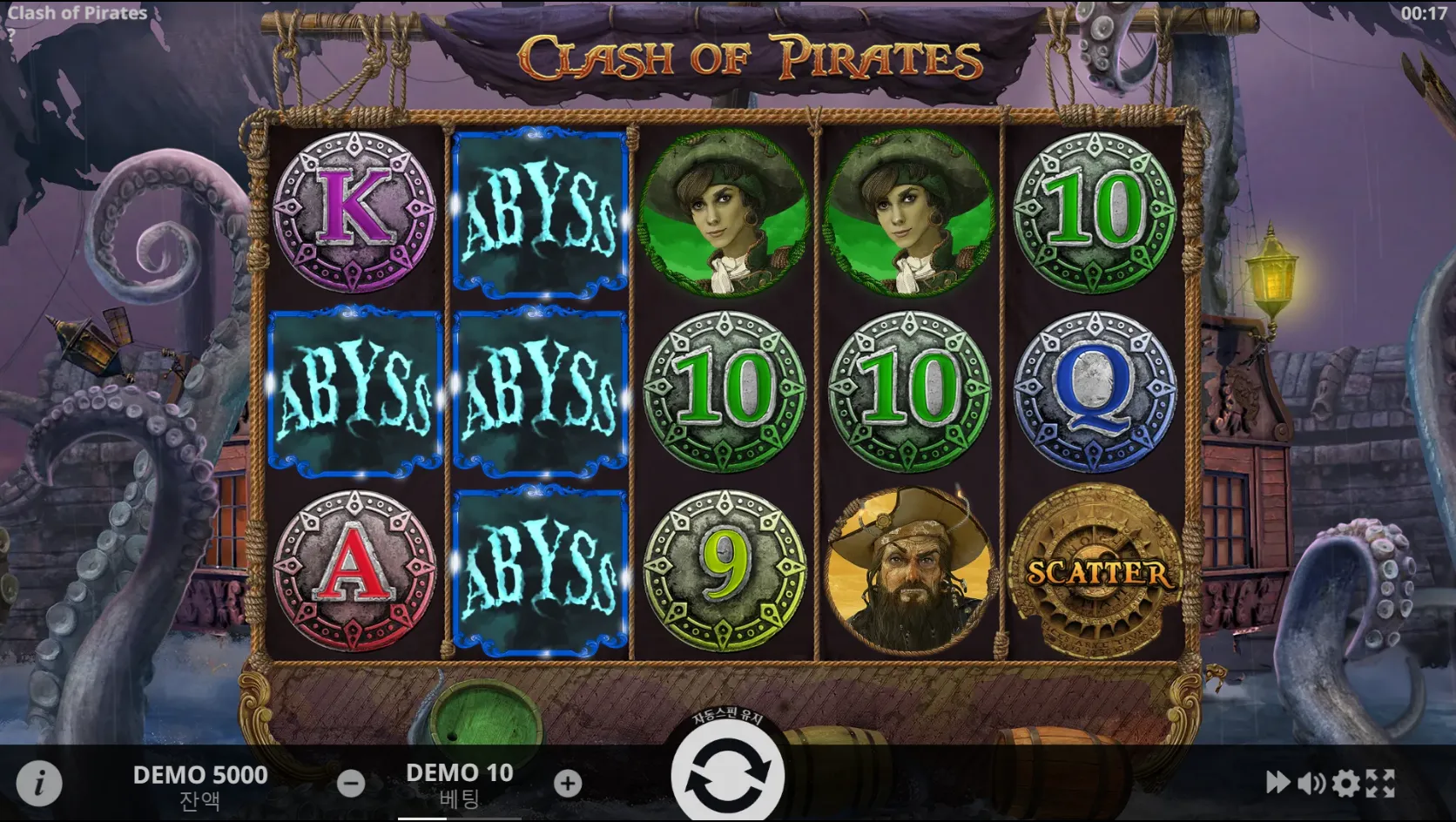The height and width of the screenshot is (822, 1456).
Task: Click the DEMO 5000 balance display
Action: coord(200,775)
